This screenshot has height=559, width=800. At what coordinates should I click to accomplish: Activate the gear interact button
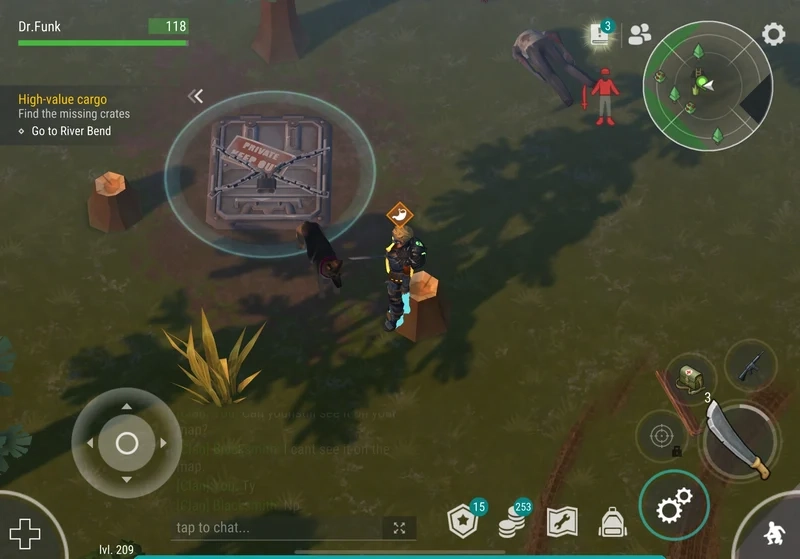tap(673, 509)
